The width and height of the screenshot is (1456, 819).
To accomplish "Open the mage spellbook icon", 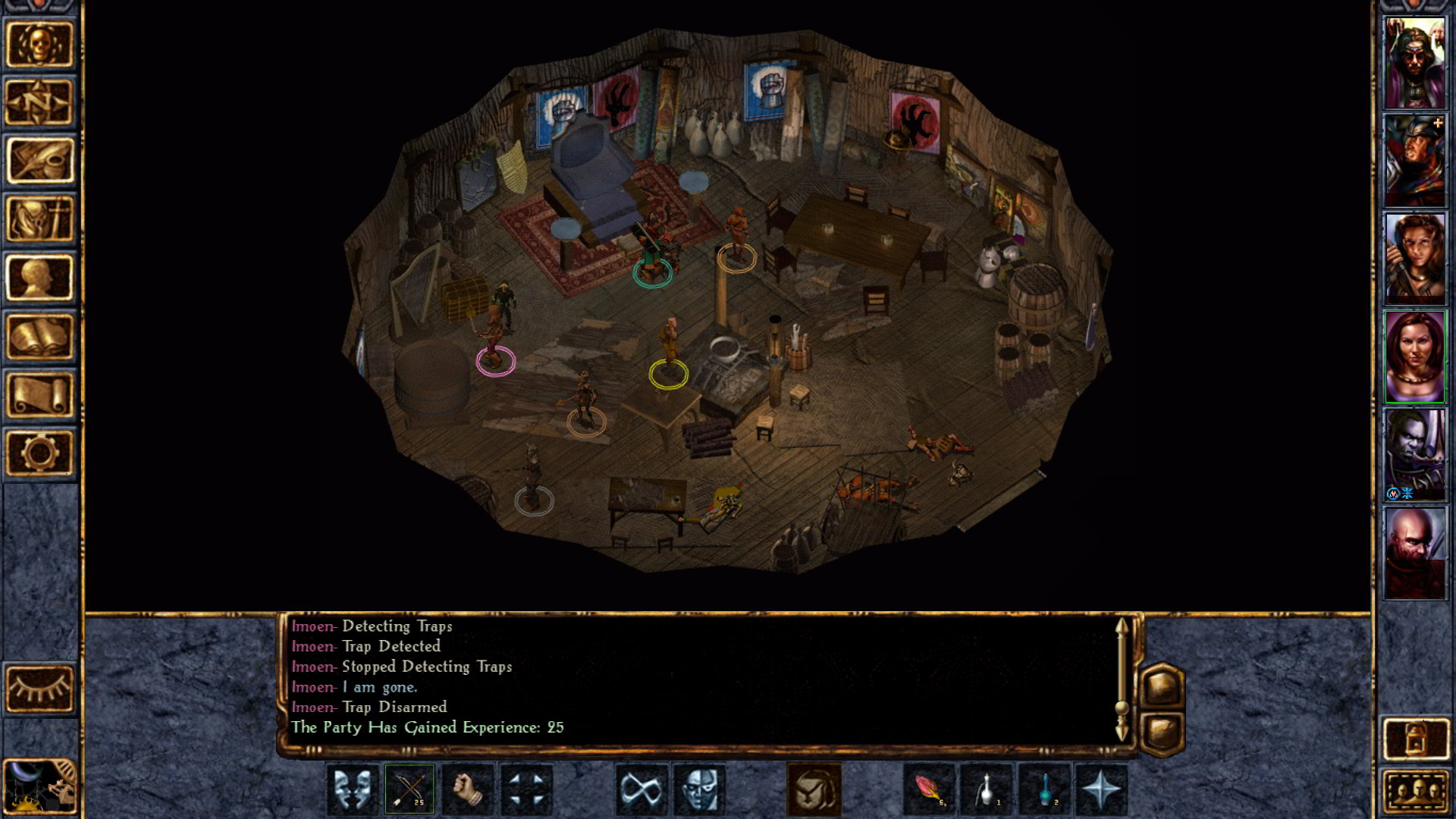I will pyautogui.click(x=39, y=336).
